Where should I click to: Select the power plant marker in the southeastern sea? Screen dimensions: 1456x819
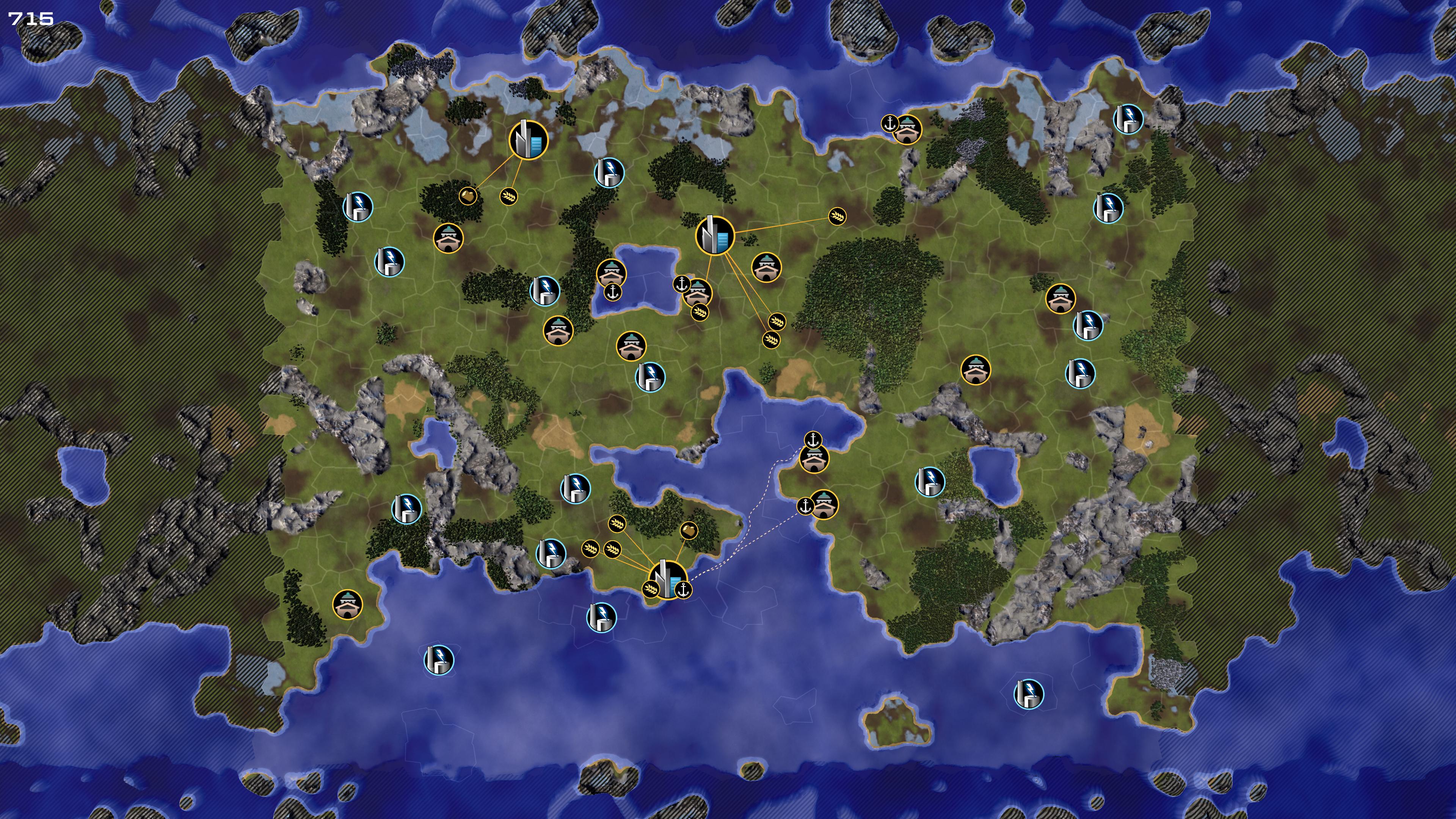[1028, 693]
